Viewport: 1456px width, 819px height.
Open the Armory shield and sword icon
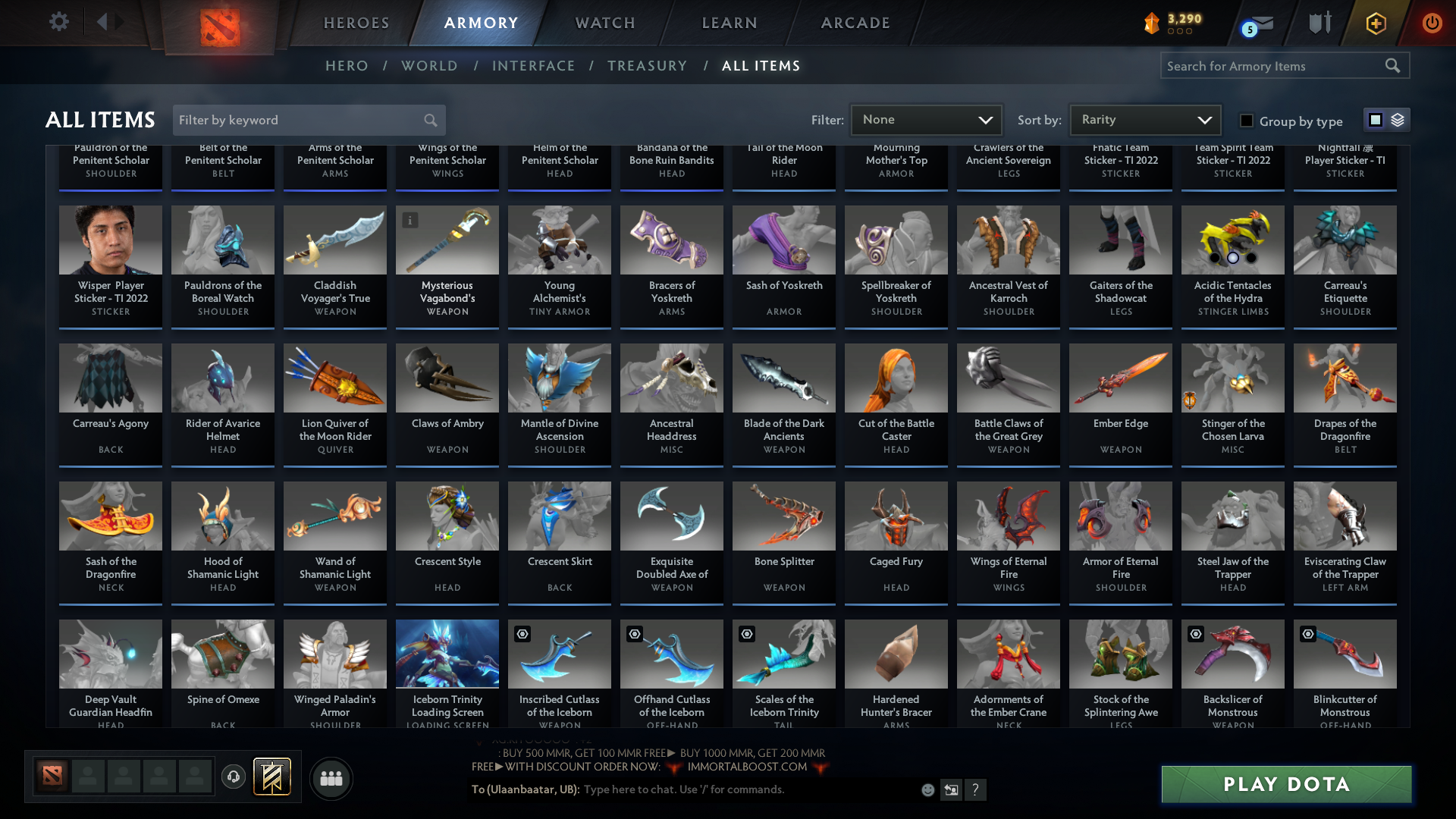coord(1319,22)
